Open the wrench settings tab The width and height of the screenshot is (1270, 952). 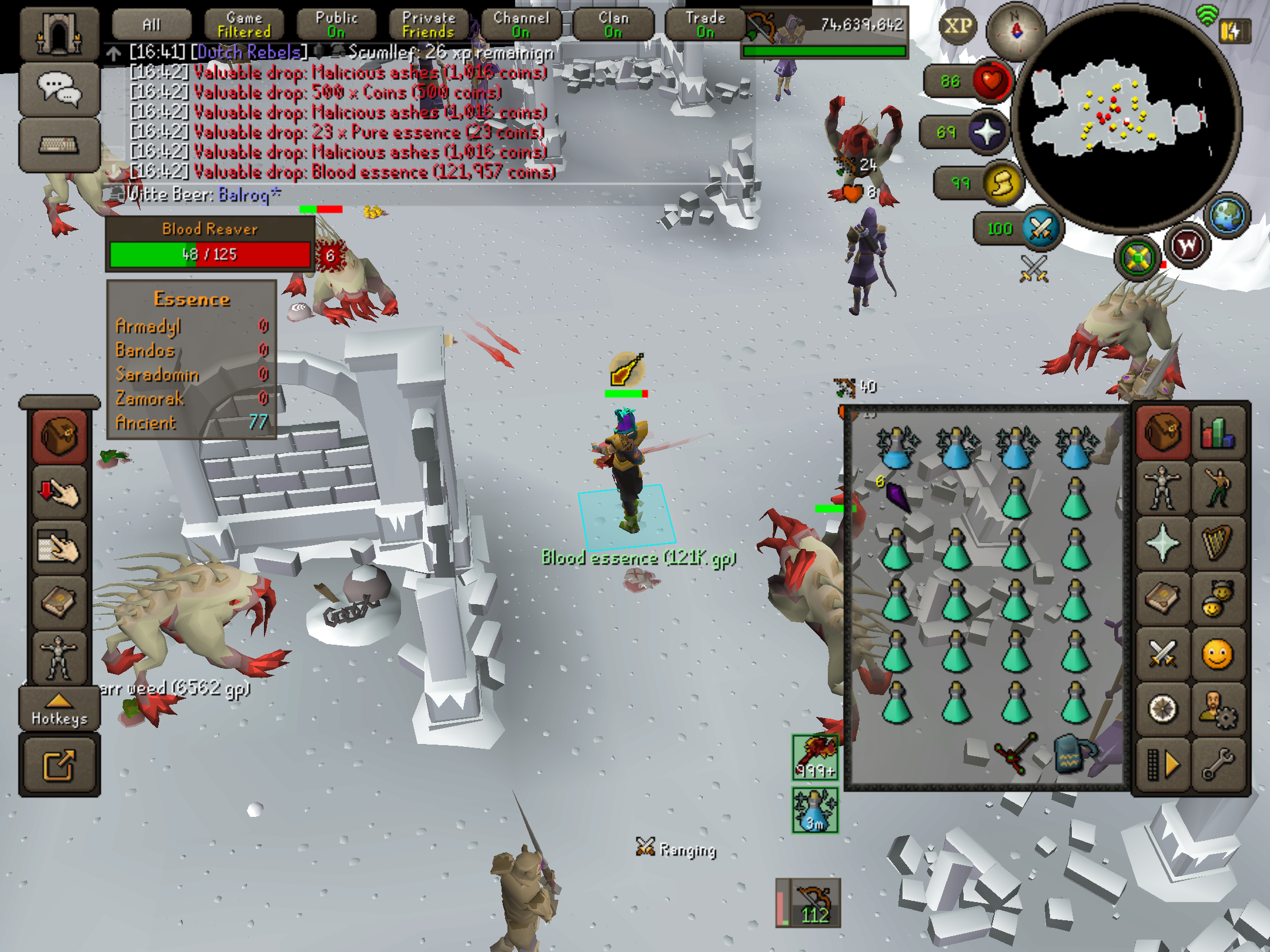pyautogui.click(x=1218, y=764)
